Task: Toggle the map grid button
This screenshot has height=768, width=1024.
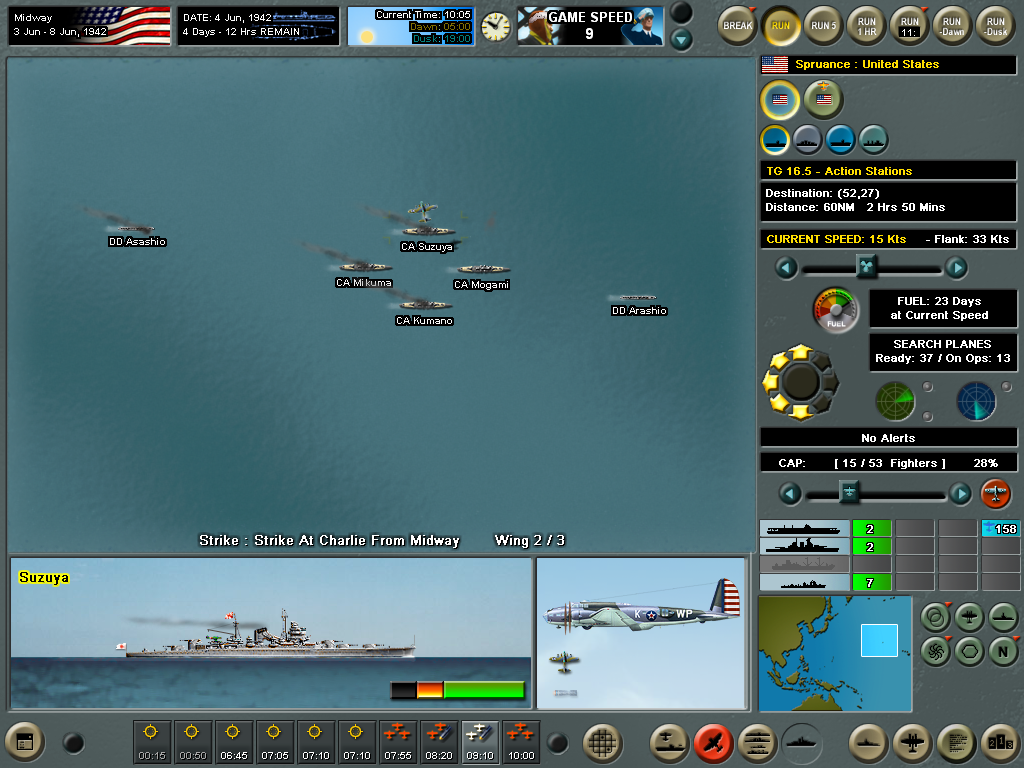Action: tap(601, 741)
